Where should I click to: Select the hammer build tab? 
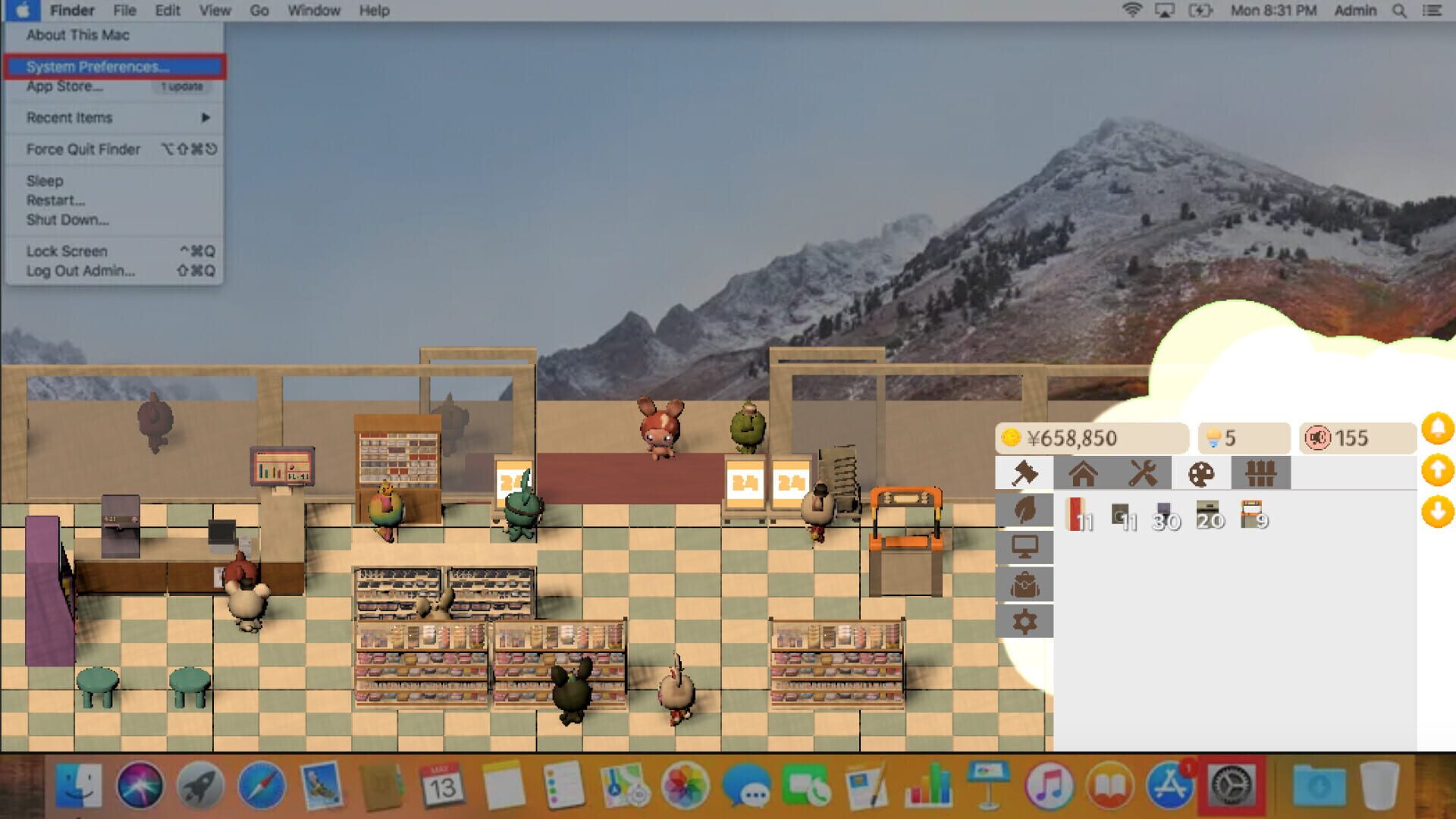point(1024,472)
